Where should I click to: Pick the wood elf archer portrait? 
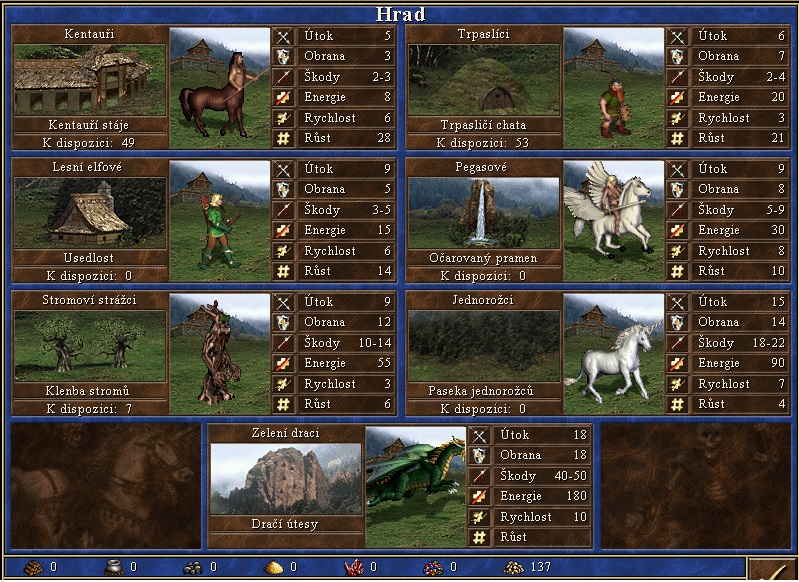(x=219, y=220)
